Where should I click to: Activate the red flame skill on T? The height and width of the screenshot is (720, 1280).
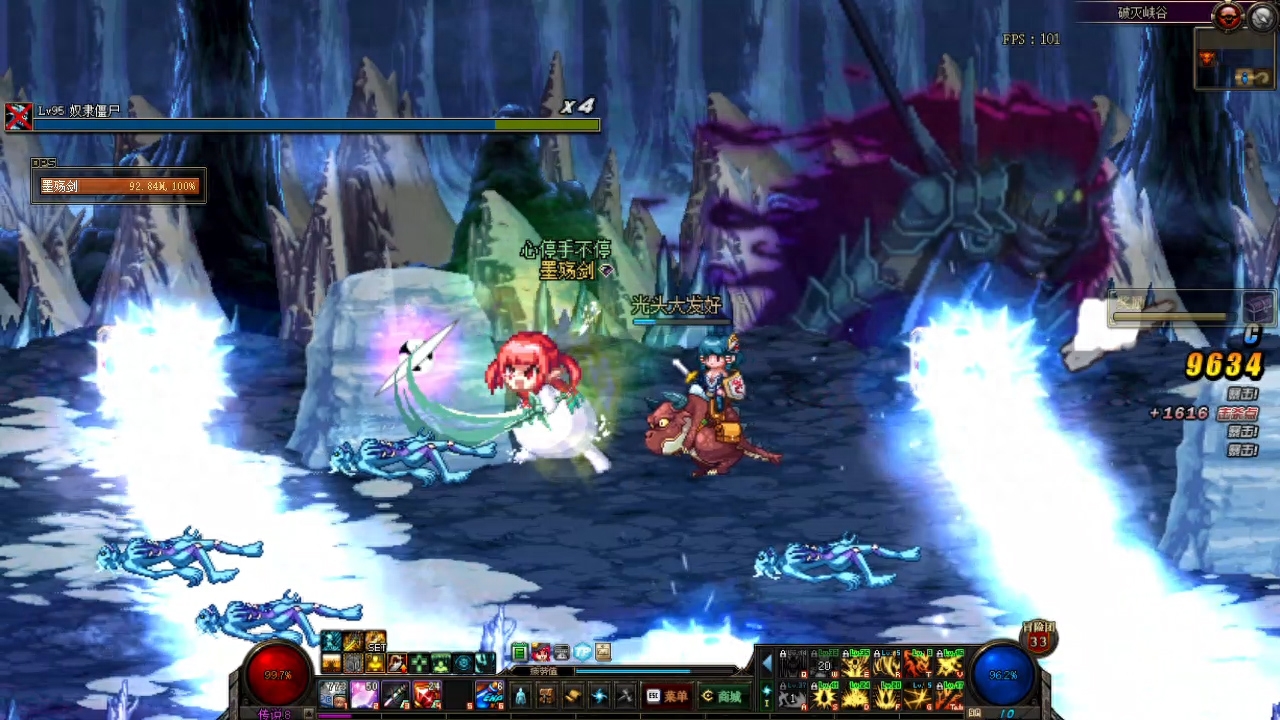917,664
